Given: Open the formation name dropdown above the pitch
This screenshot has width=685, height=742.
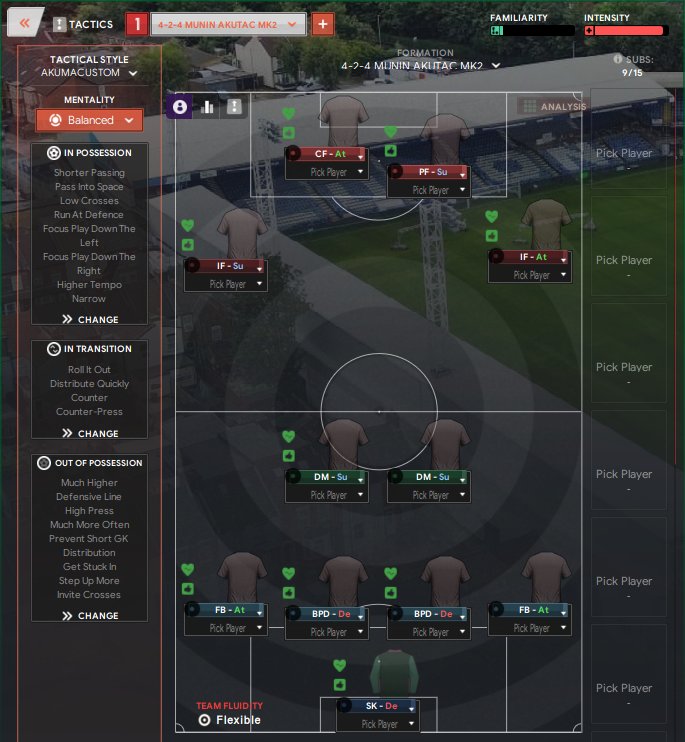Looking at the screenshot, I should coord(420,67).
